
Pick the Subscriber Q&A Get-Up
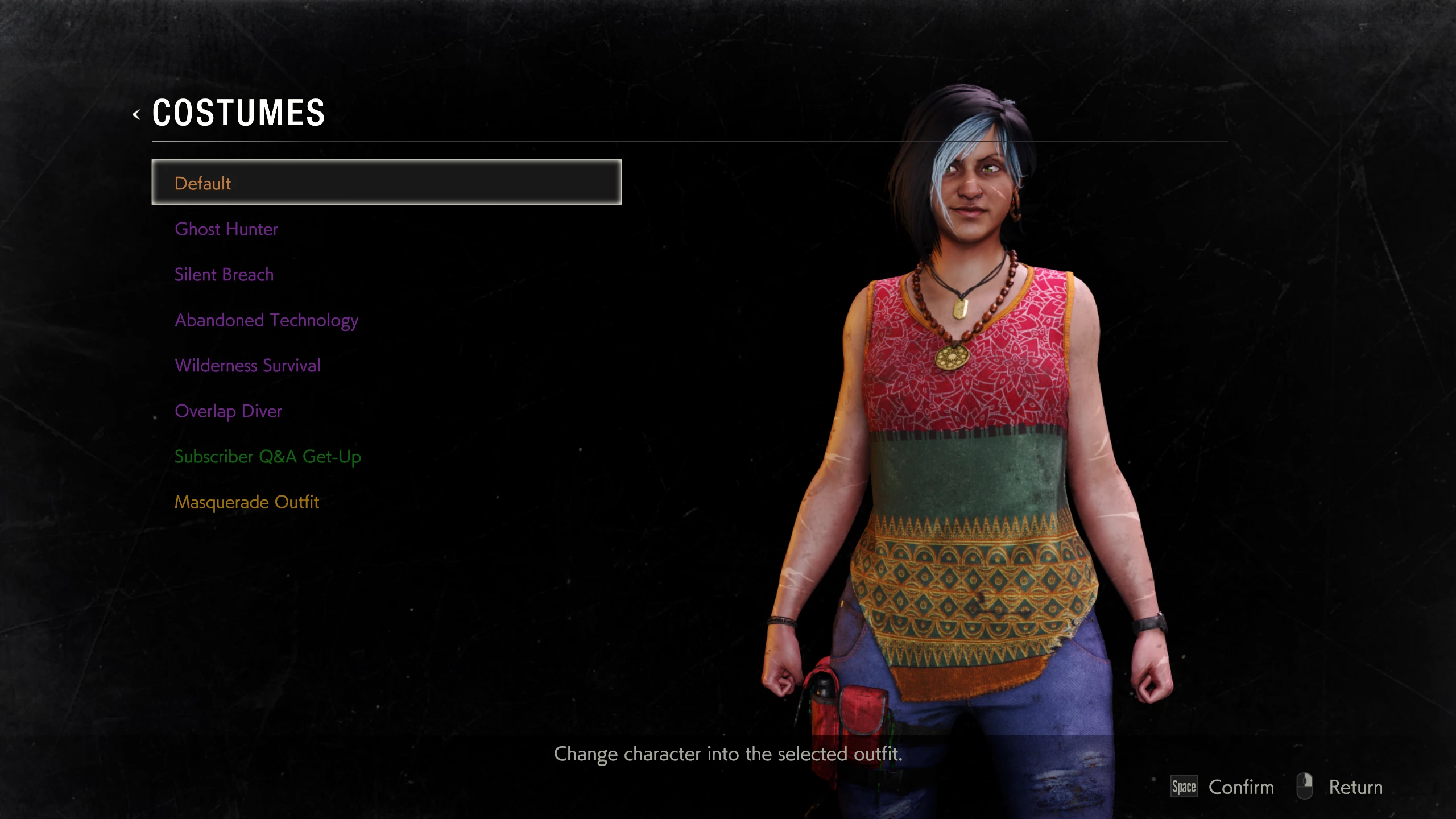point(267,456)
